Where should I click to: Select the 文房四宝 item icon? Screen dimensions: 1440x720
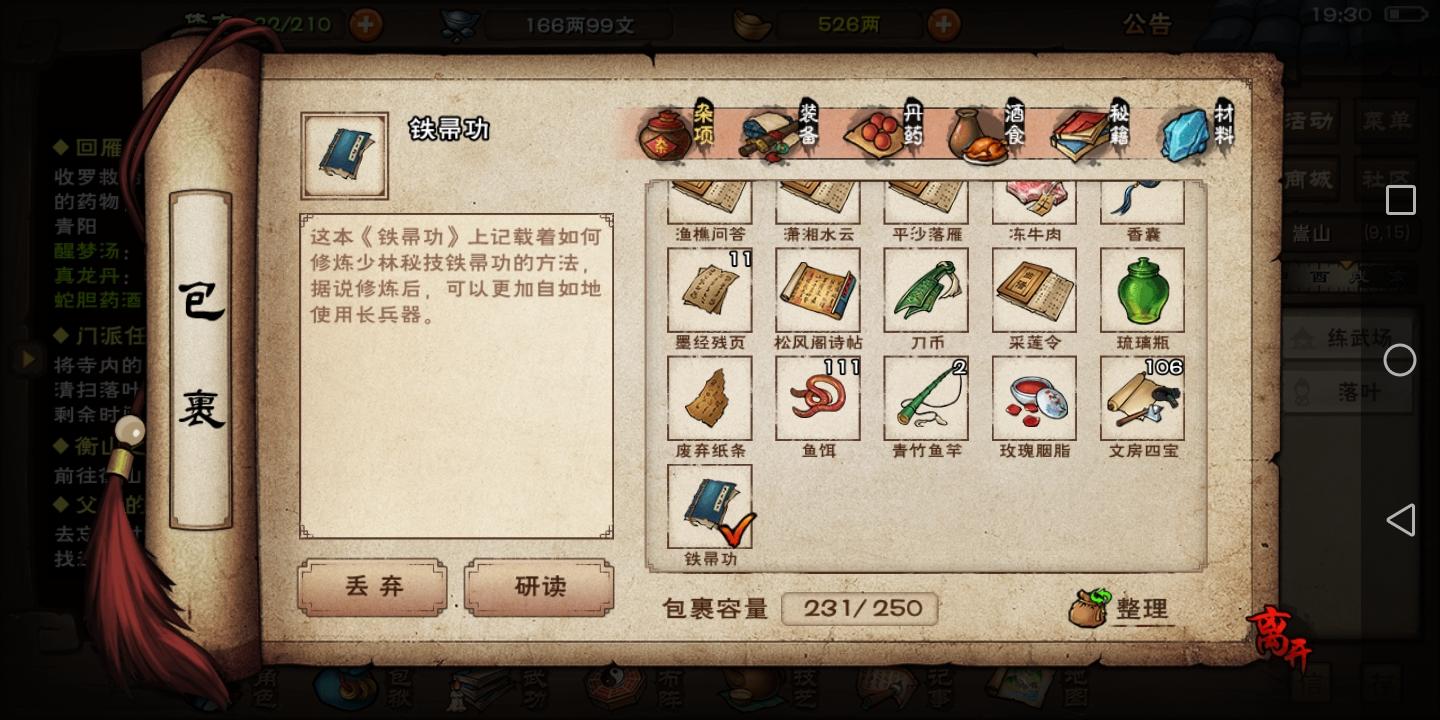1142,397
